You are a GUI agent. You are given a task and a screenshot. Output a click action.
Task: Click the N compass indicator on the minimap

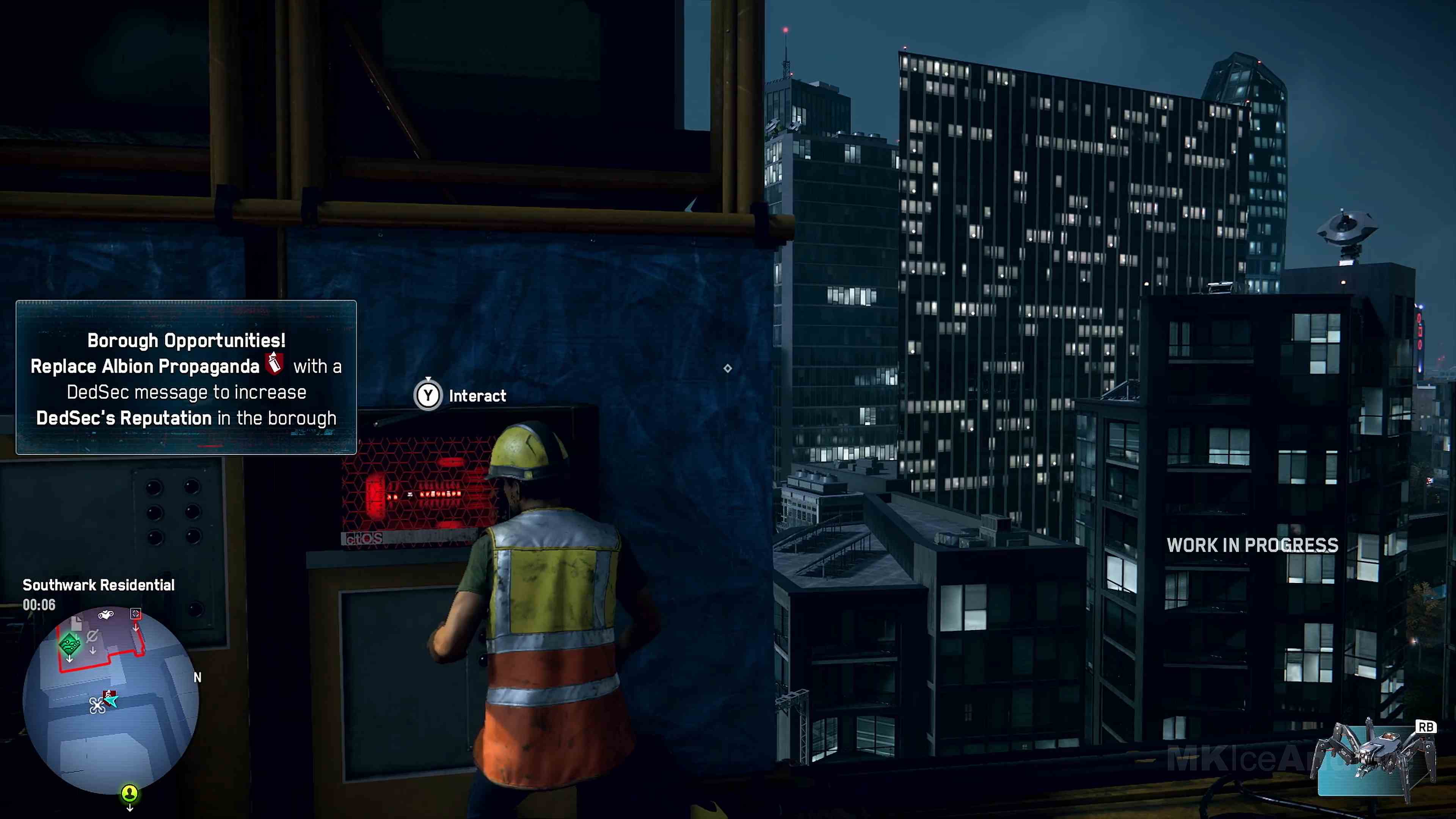click(198, 677)
